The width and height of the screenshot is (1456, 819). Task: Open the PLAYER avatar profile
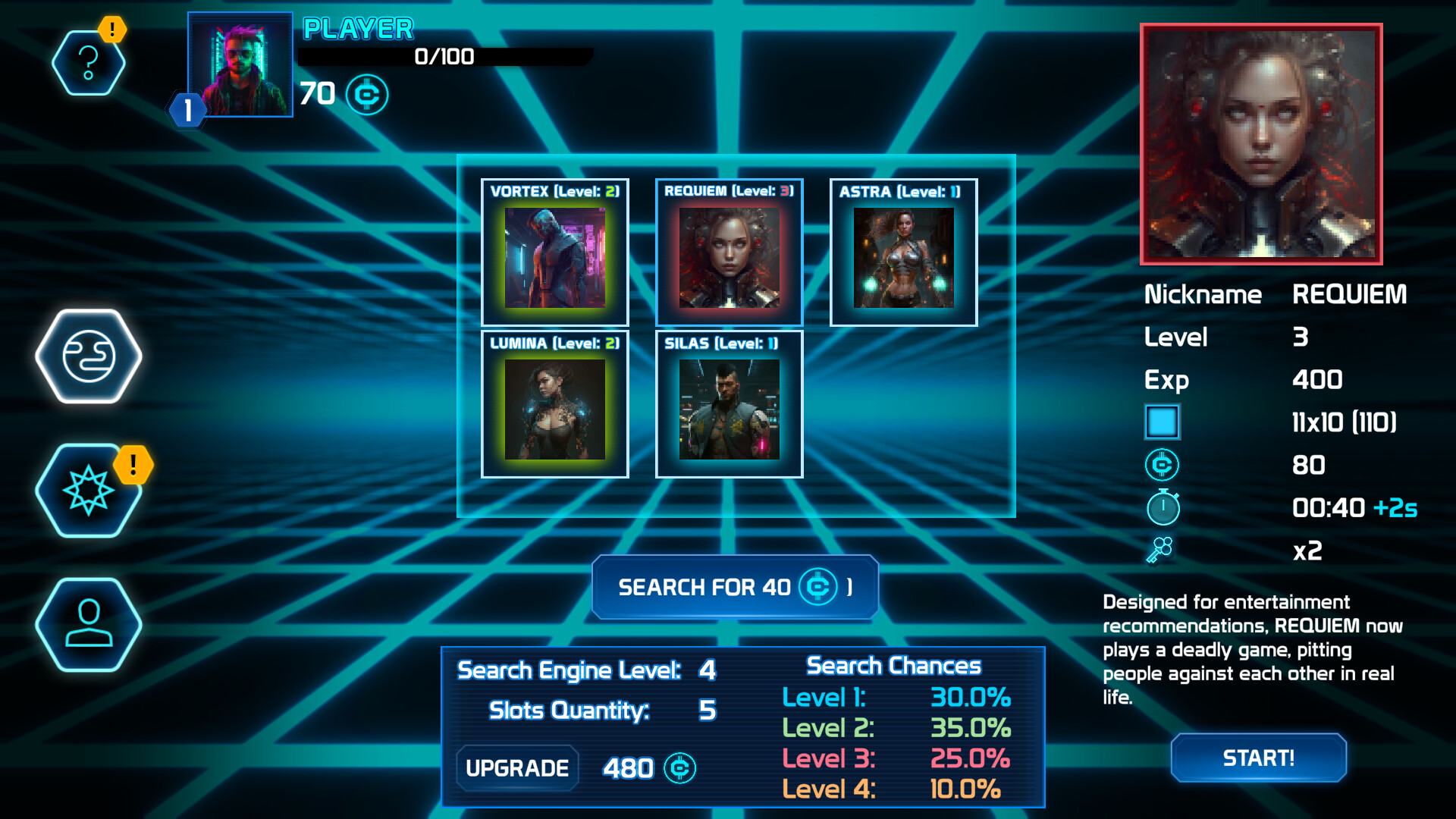coord(240,64)
